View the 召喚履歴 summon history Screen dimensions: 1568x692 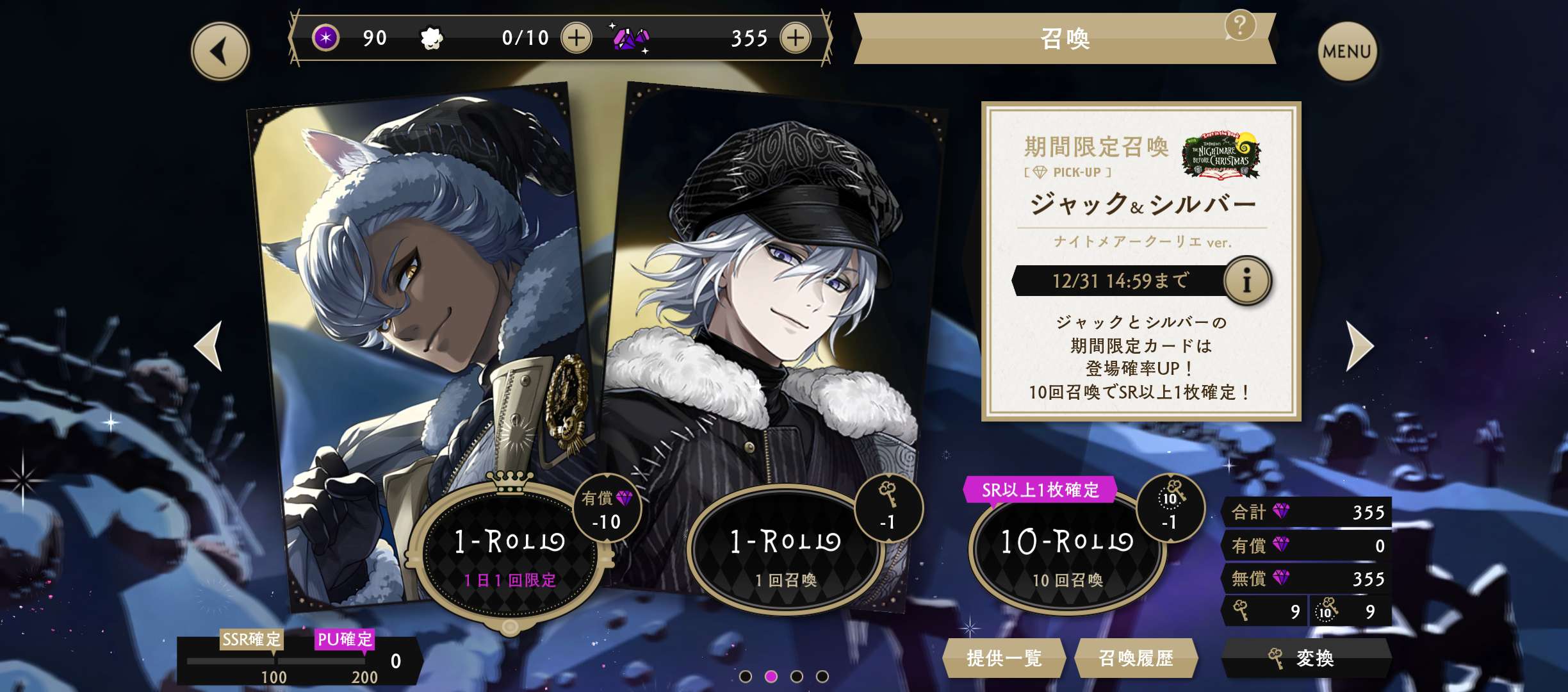(x=1136, y=658)
